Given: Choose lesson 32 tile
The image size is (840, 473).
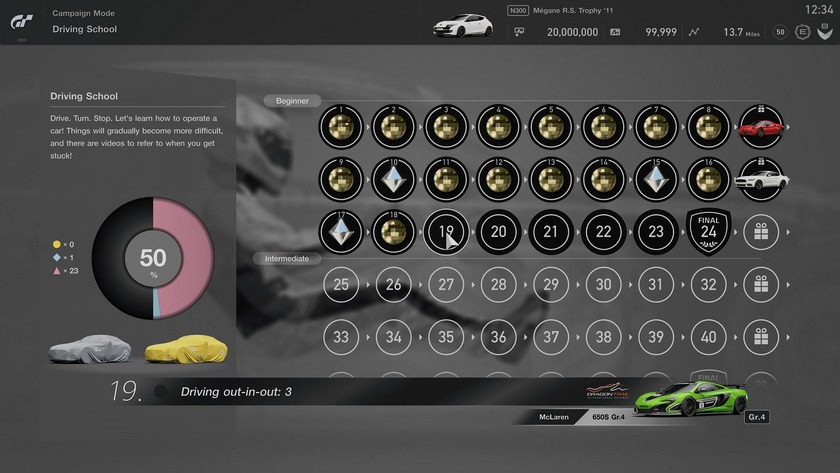Looking at the screenshot, I should pyautogui.click(x=708, y=285).
